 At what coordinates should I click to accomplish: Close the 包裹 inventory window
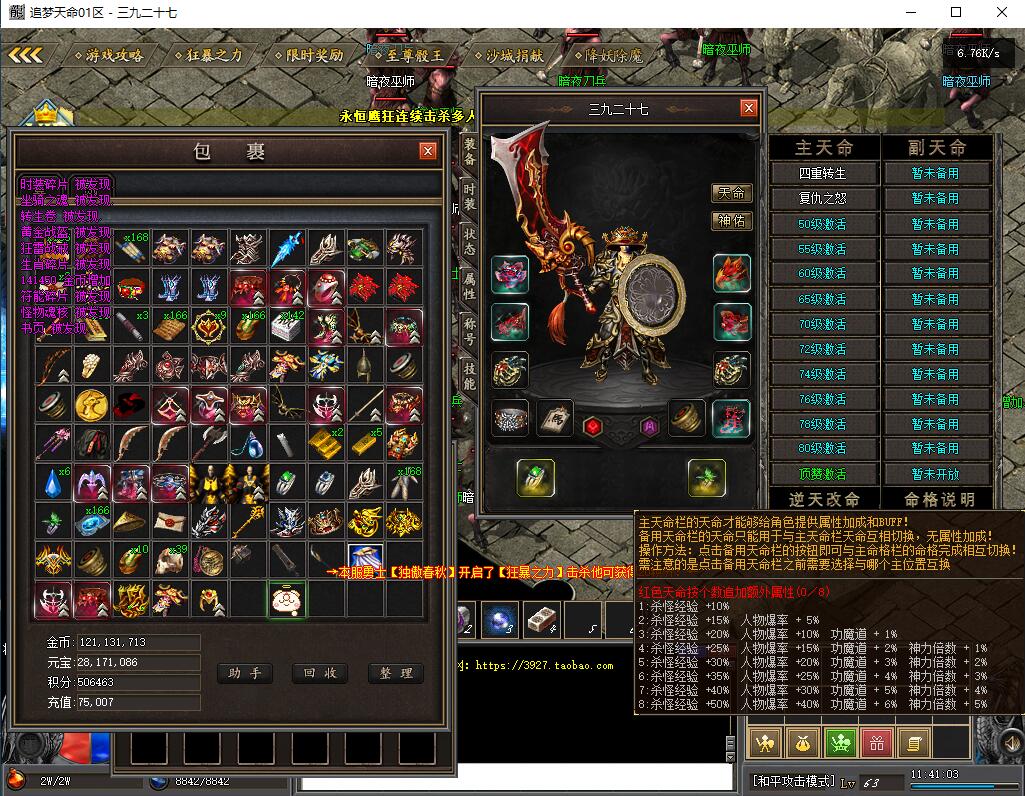coord(428,151)
